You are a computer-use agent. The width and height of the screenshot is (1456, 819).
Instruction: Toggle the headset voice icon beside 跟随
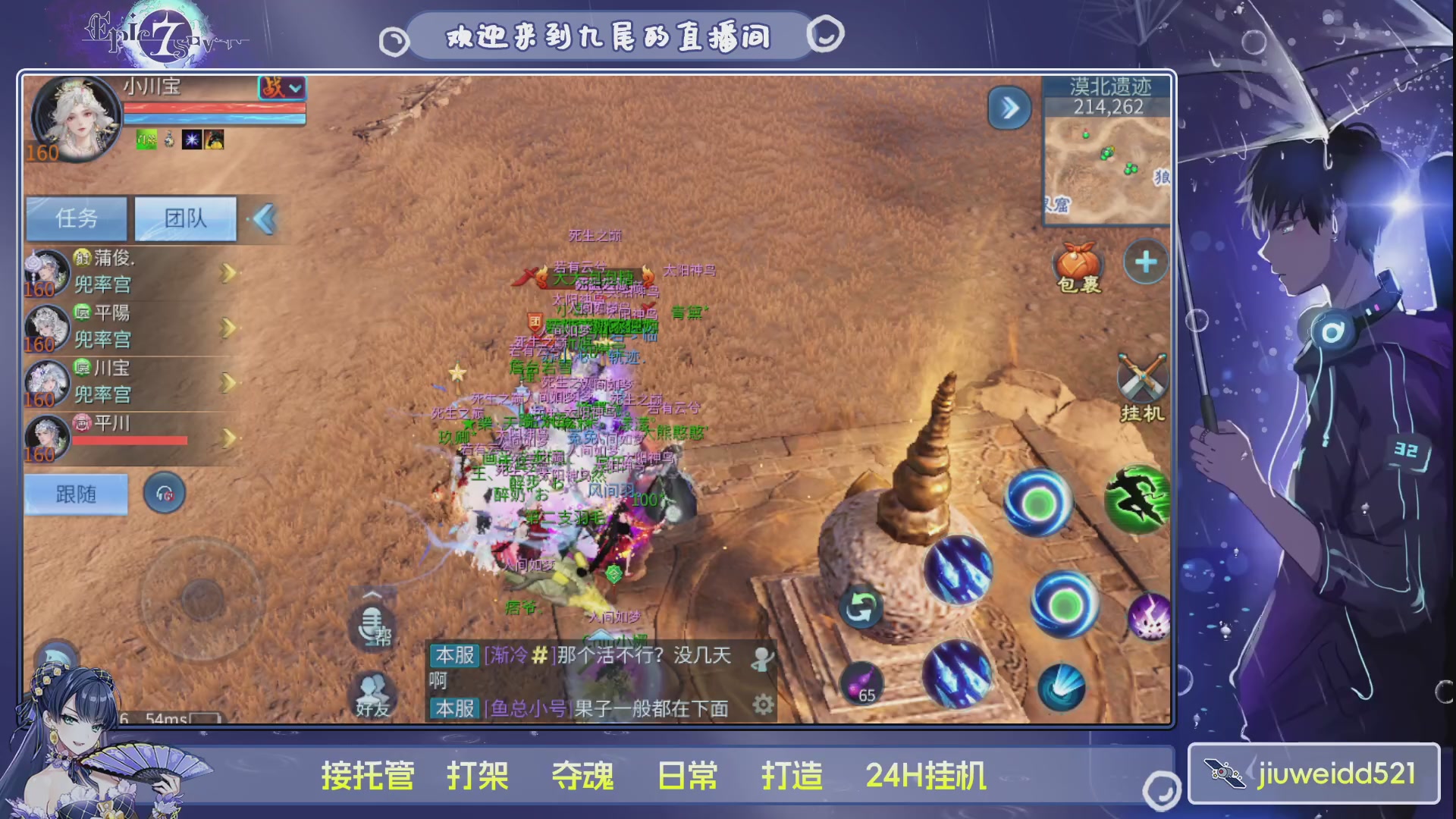(165, 493)
